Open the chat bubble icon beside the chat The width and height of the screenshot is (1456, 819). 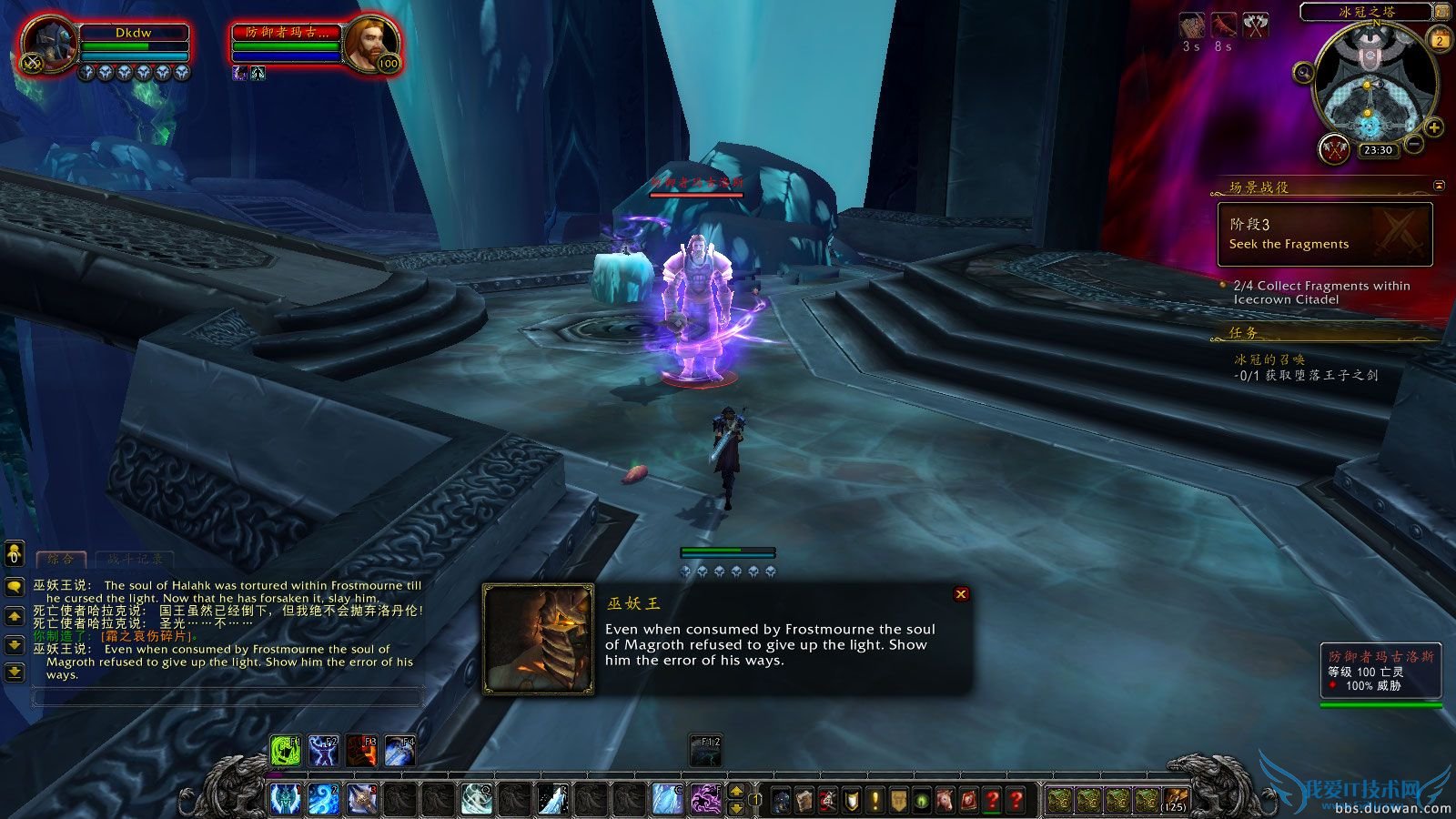pos(15,586)
